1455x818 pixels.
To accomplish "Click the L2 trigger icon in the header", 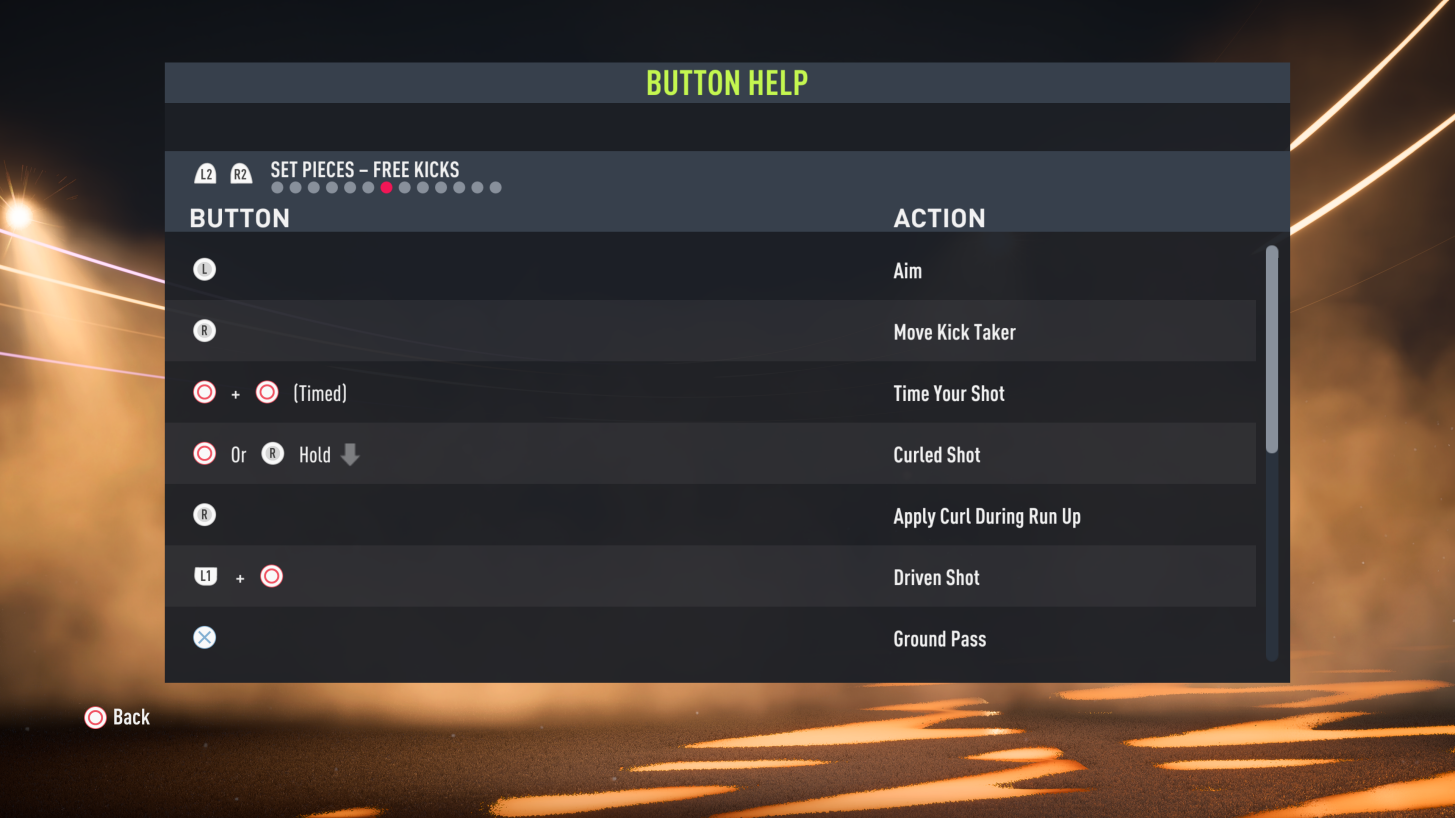I will (204, 172).
